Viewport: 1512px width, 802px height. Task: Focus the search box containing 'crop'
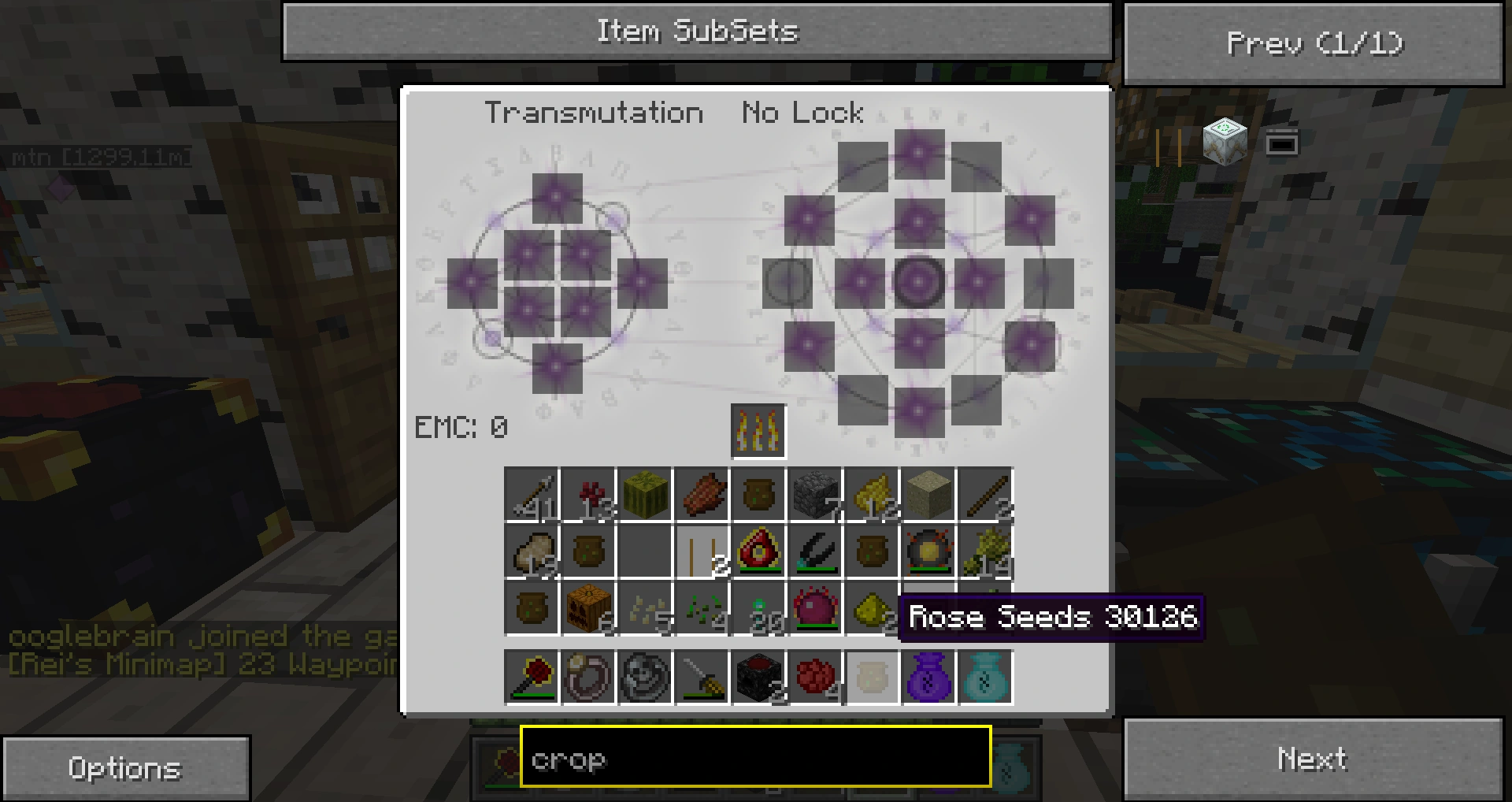(754, 757)
